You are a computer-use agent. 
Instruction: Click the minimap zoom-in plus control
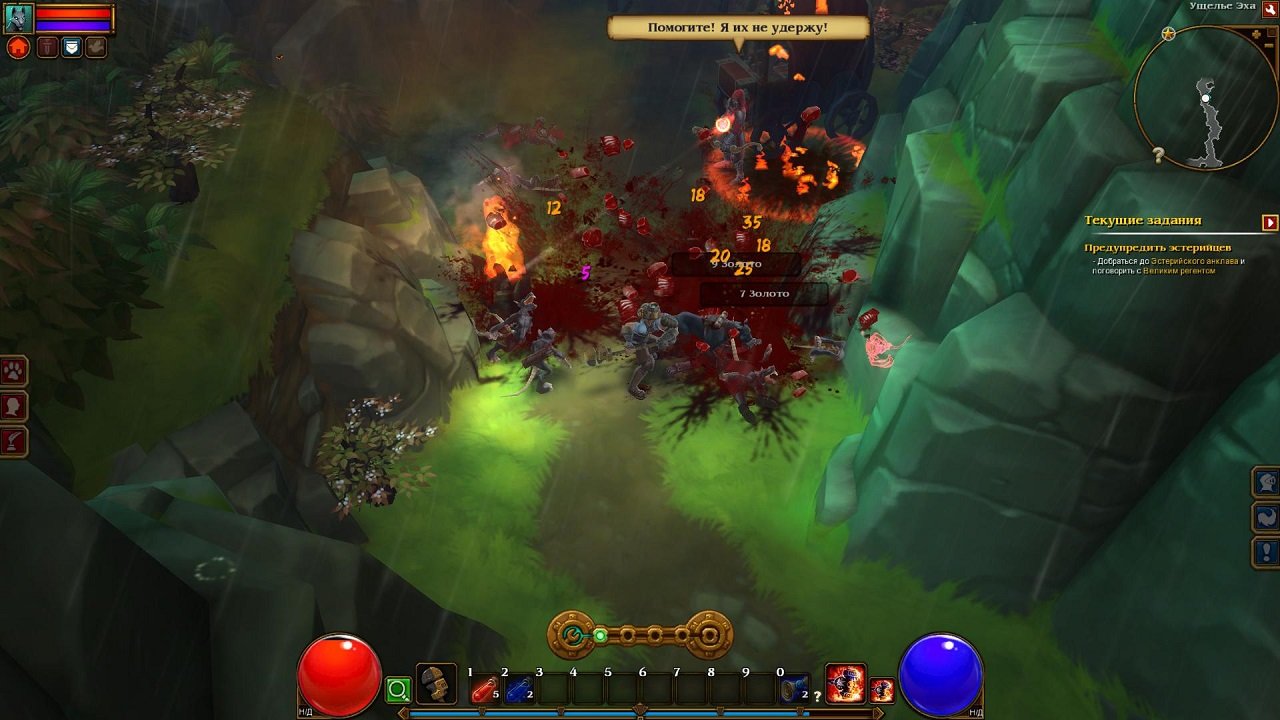click(1257, 33)
